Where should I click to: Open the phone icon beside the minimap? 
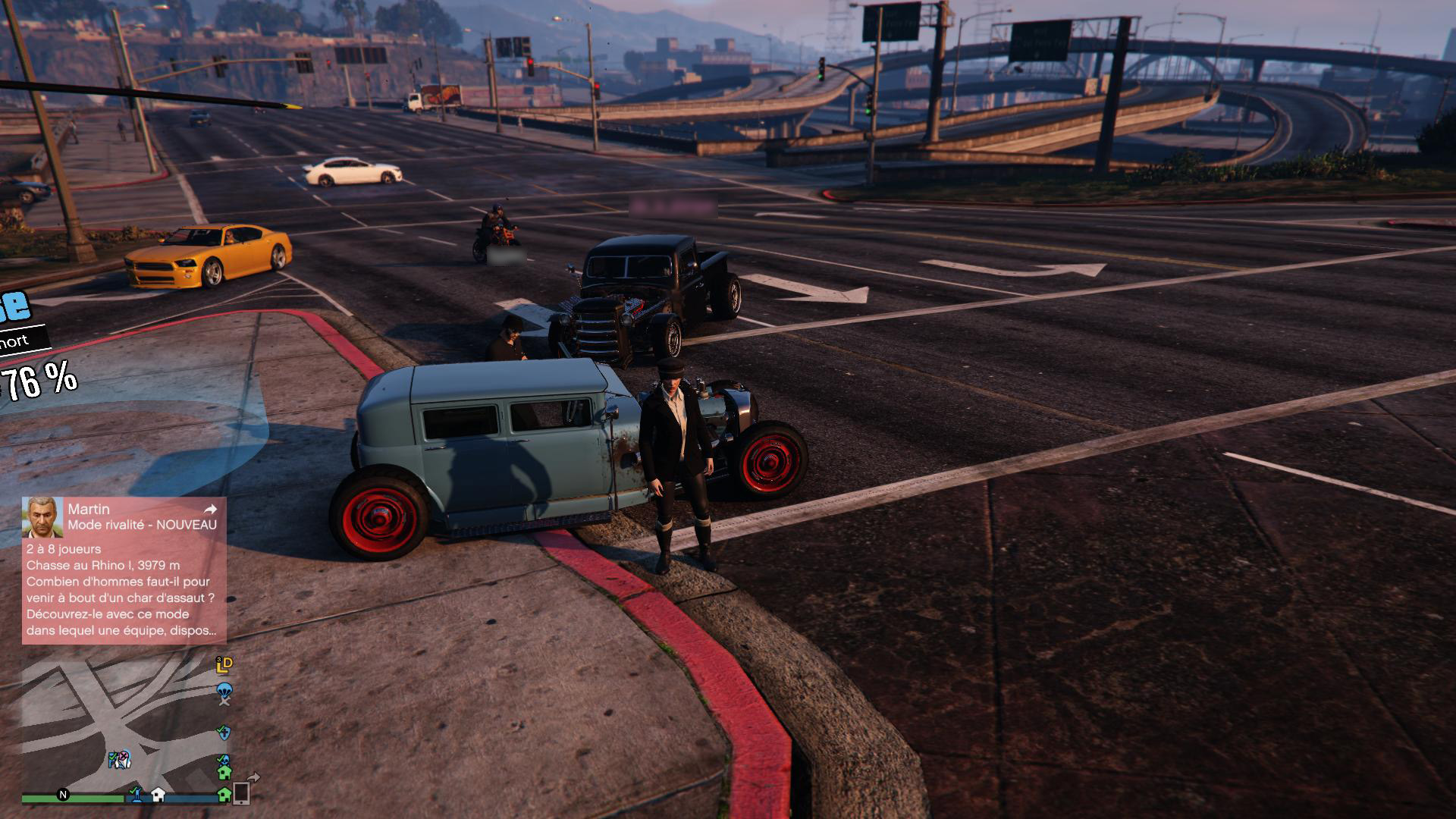pyautogui.click(x=241, y=792)
